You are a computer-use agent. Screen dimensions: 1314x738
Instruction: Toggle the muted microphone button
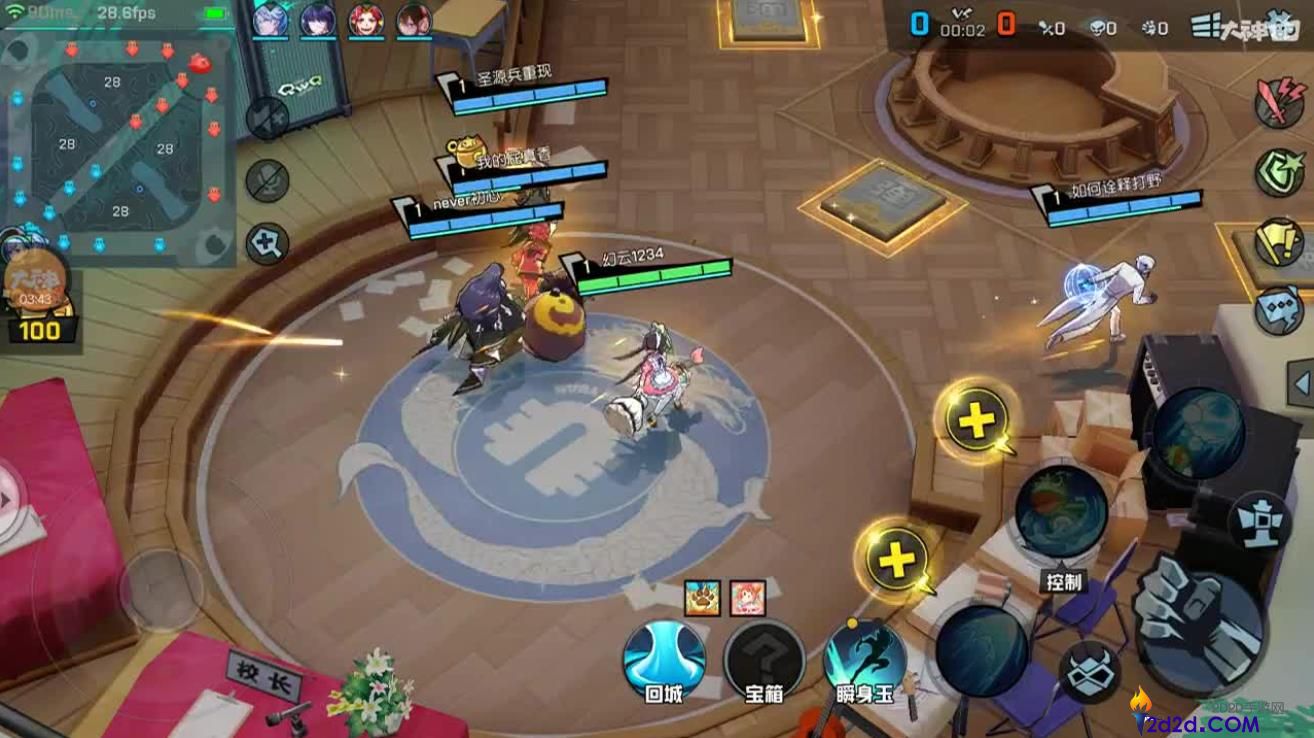click(267, 181)
